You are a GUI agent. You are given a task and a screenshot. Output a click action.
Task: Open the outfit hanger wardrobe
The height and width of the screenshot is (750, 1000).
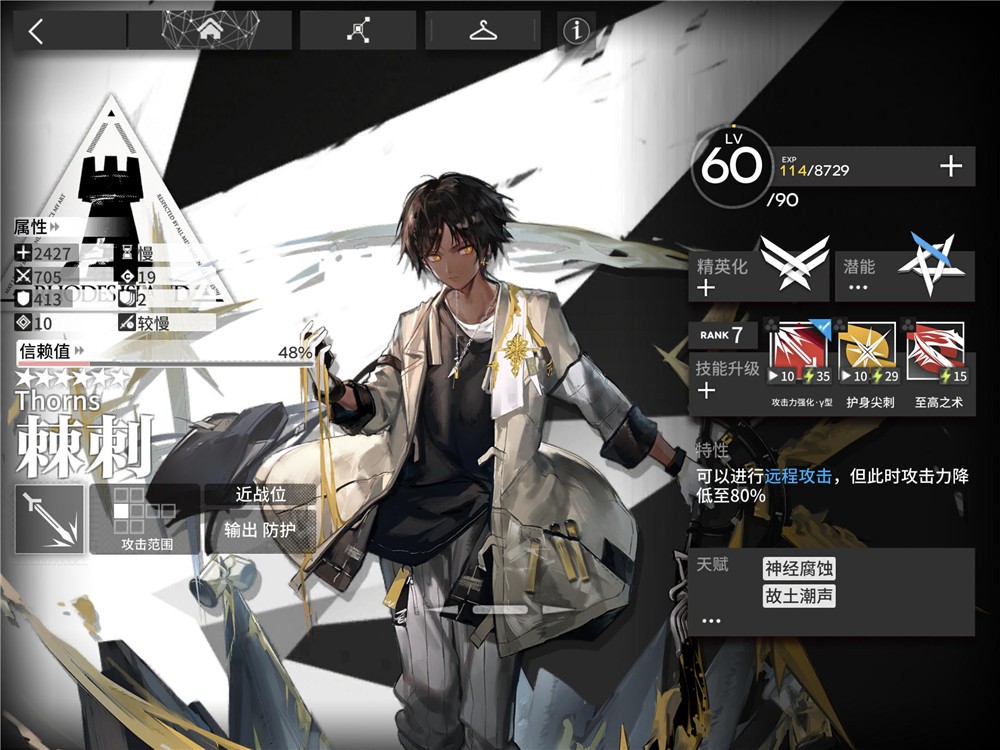pos(483,31)
